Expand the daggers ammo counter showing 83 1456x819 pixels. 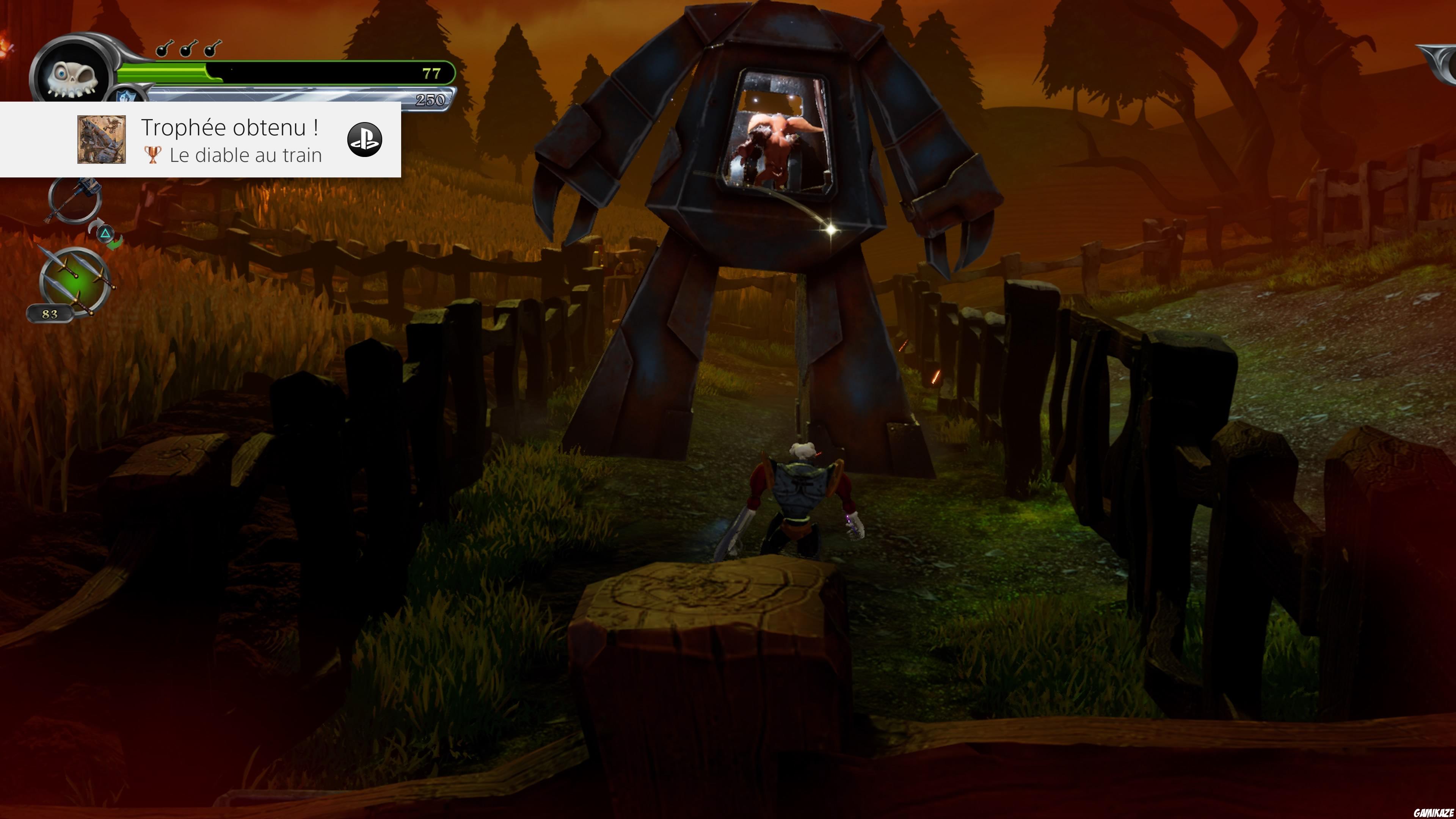point(50,314)
